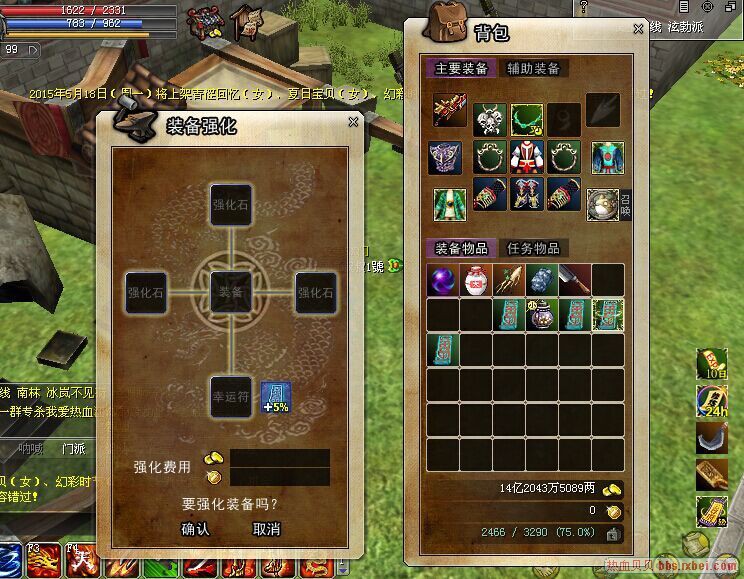The width and height of the screenshot is (744, 579).
Task: Confirm the equipment enhancement with 确认
Action: point(195,529)
